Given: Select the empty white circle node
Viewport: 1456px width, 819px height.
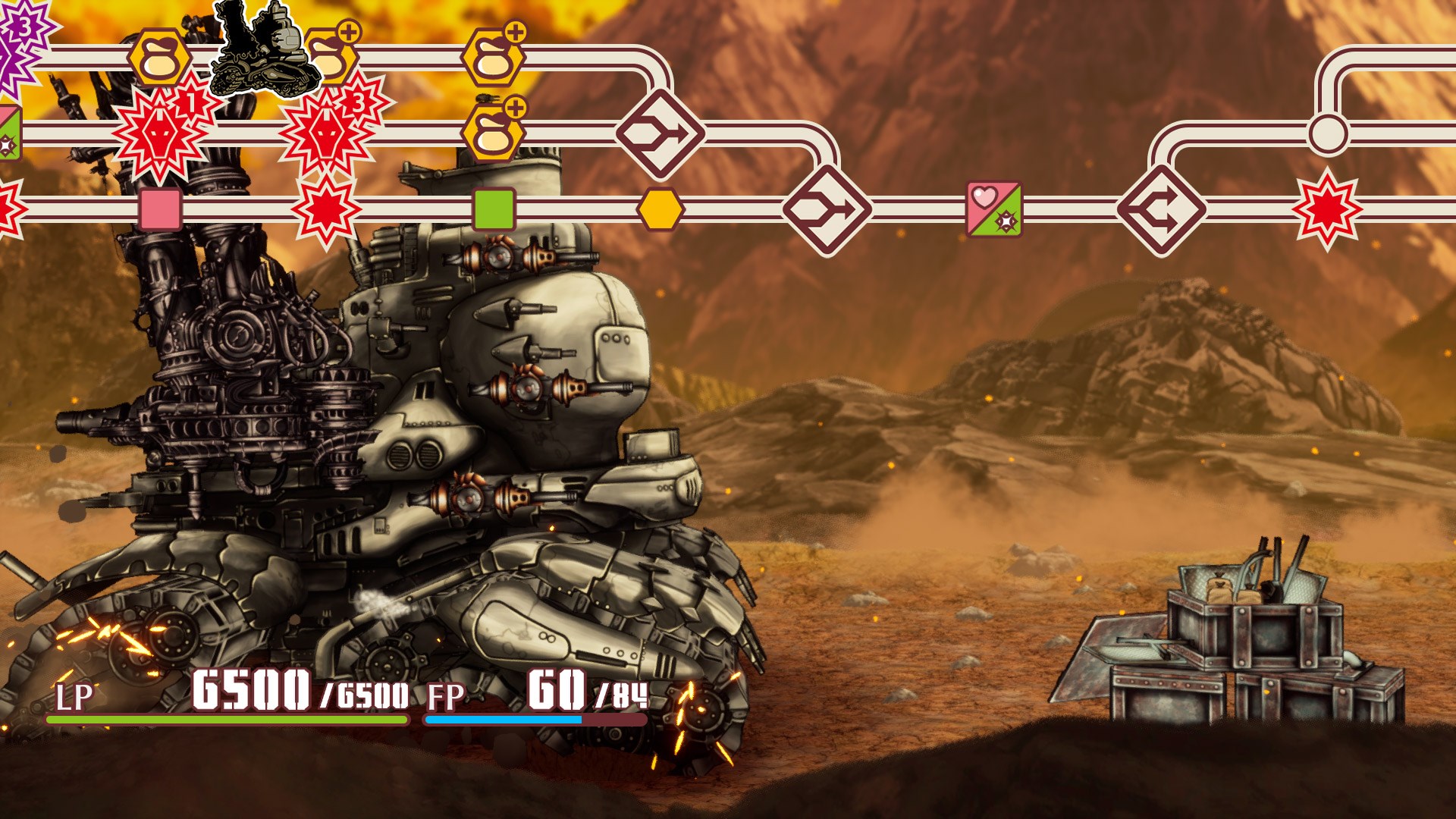Looking at the screenshot, I should pyautogui.click(x=1328, y=133).
